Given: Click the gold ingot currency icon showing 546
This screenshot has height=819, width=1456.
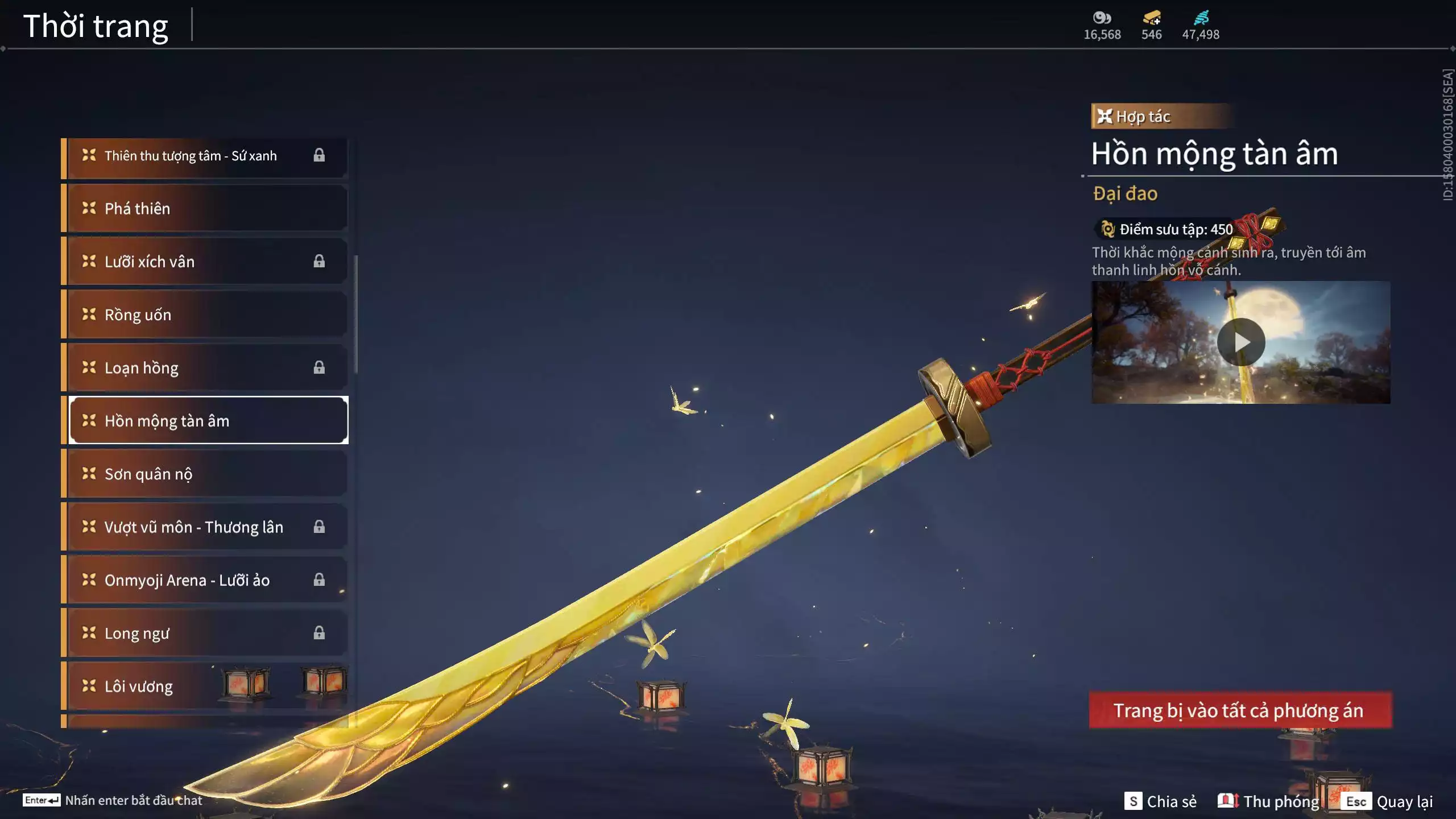Looking at the screenshot, I should (x=1150, y=18).
